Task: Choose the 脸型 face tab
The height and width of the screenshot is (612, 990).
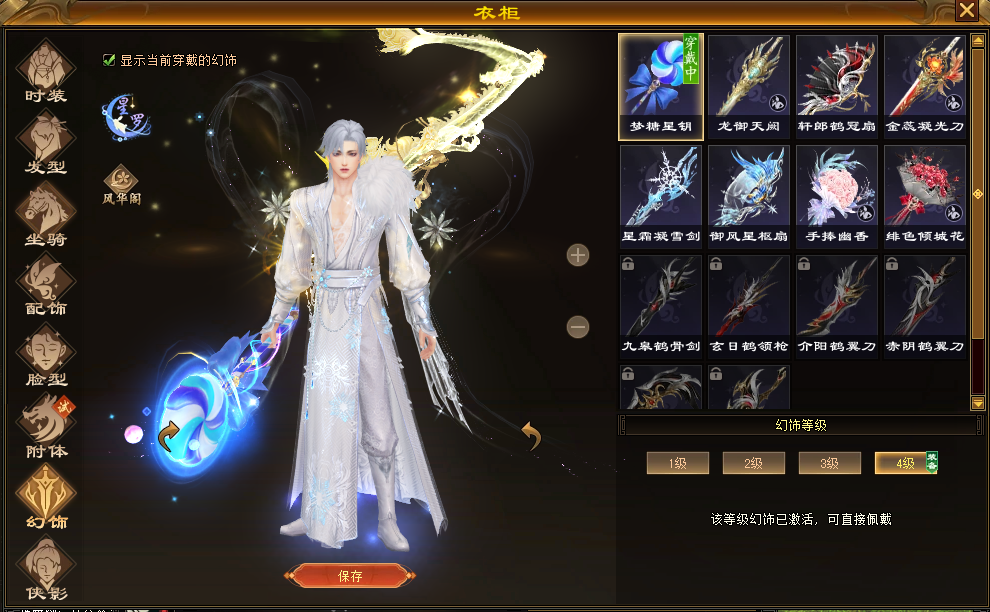Action: click(x=46, y=355)
